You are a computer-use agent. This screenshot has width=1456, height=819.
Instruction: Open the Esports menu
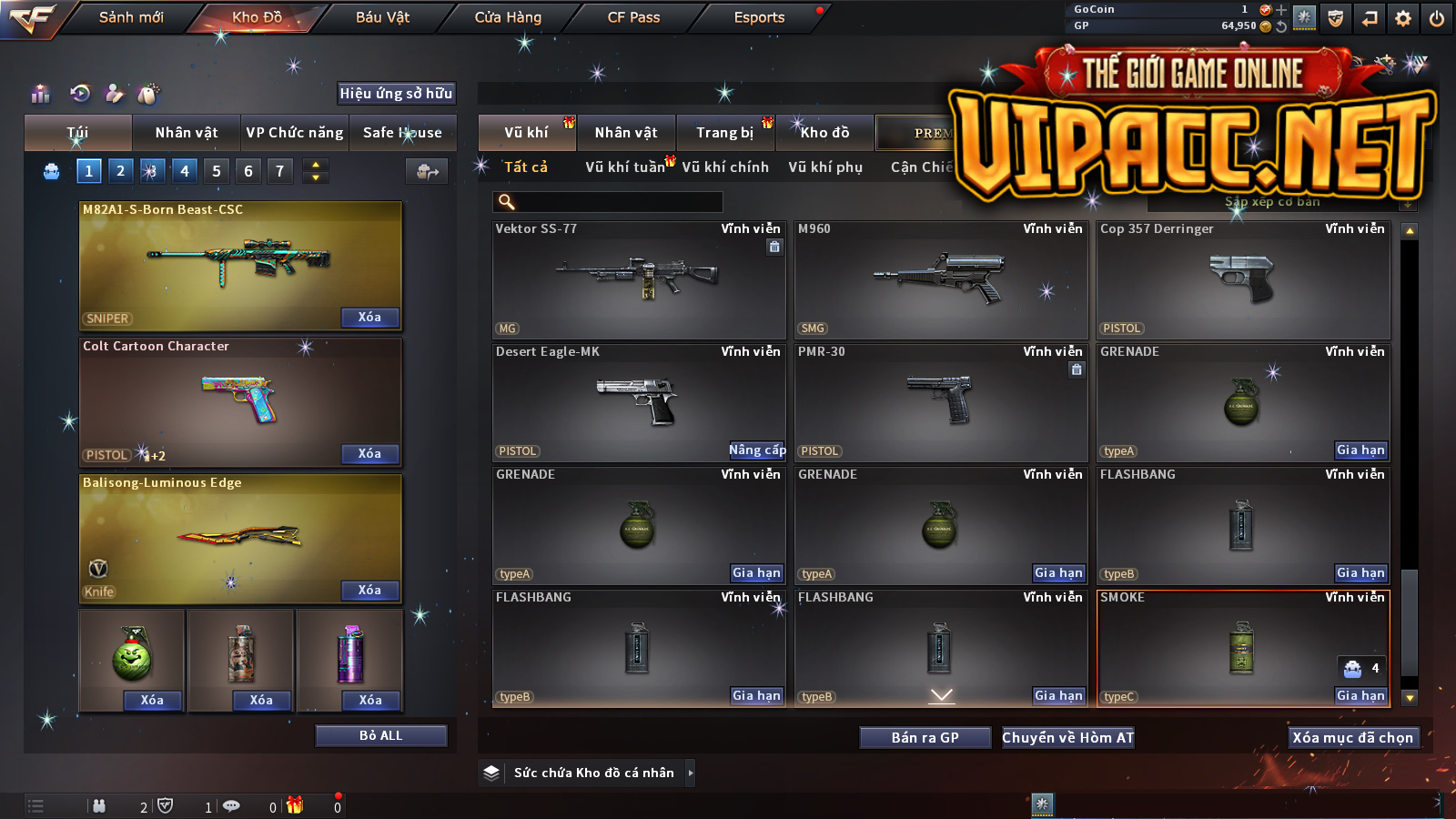coord(759,17)
